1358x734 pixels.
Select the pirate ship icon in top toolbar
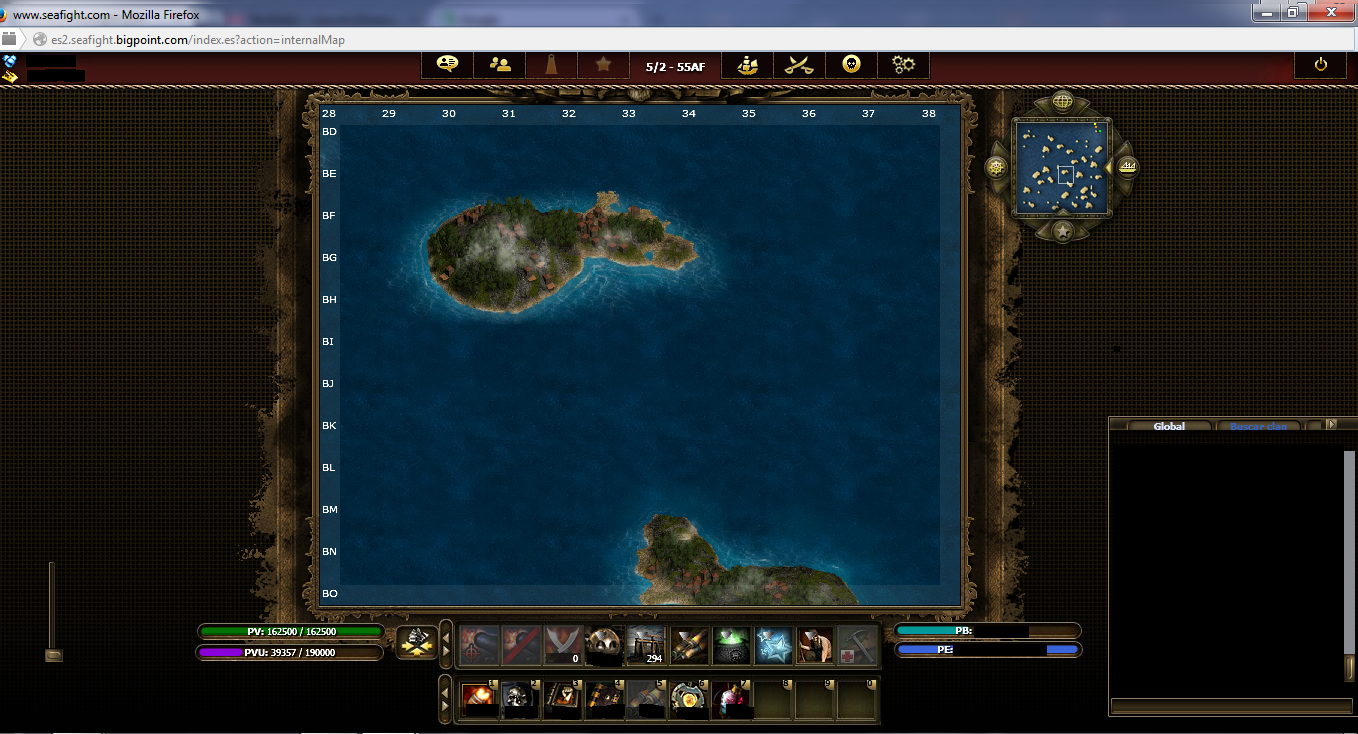[747, 64]
